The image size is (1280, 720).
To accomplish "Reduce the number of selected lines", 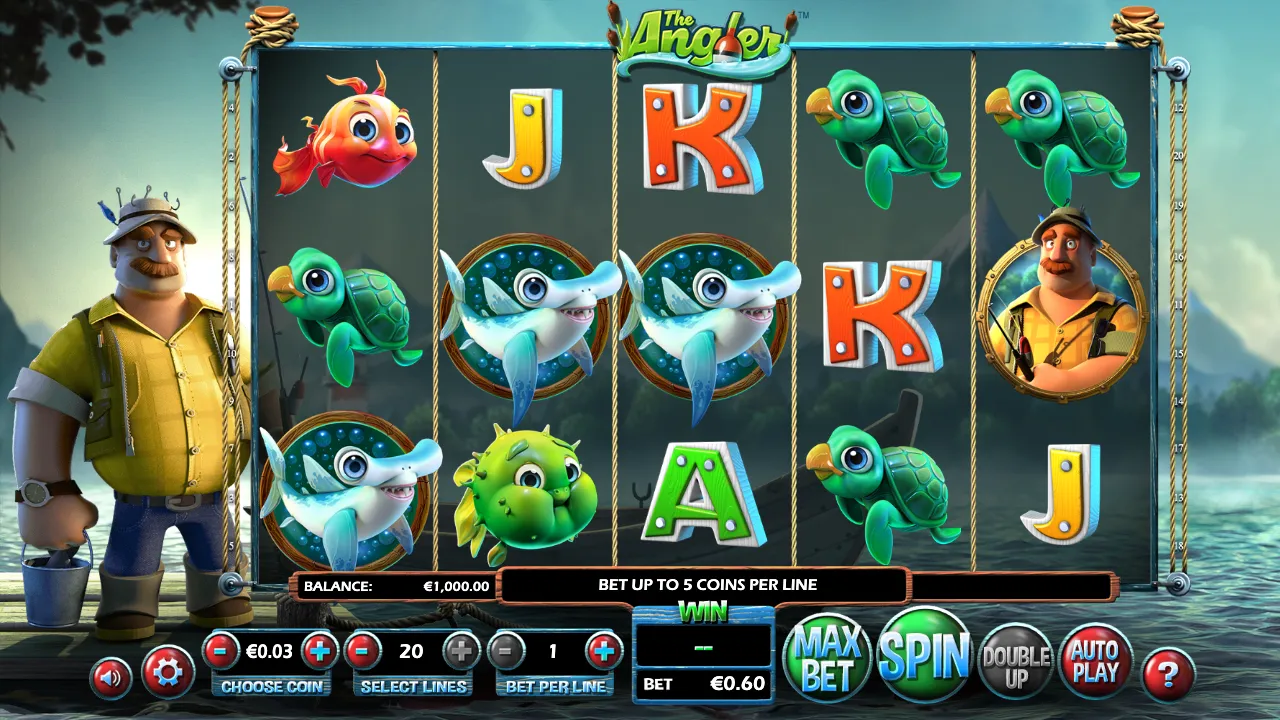I will click(x=363, y=651).
